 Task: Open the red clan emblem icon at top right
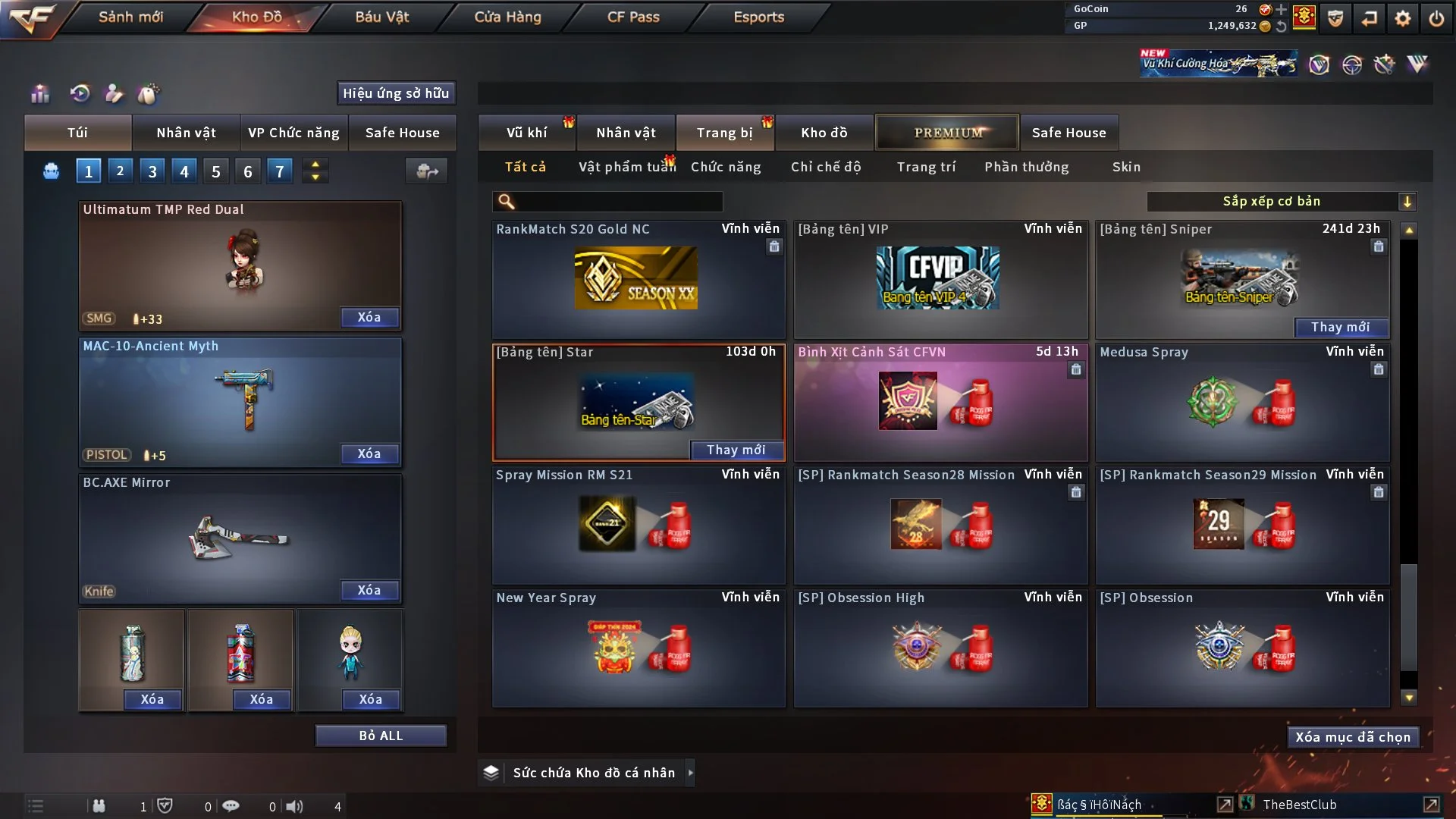(1304, 17)
